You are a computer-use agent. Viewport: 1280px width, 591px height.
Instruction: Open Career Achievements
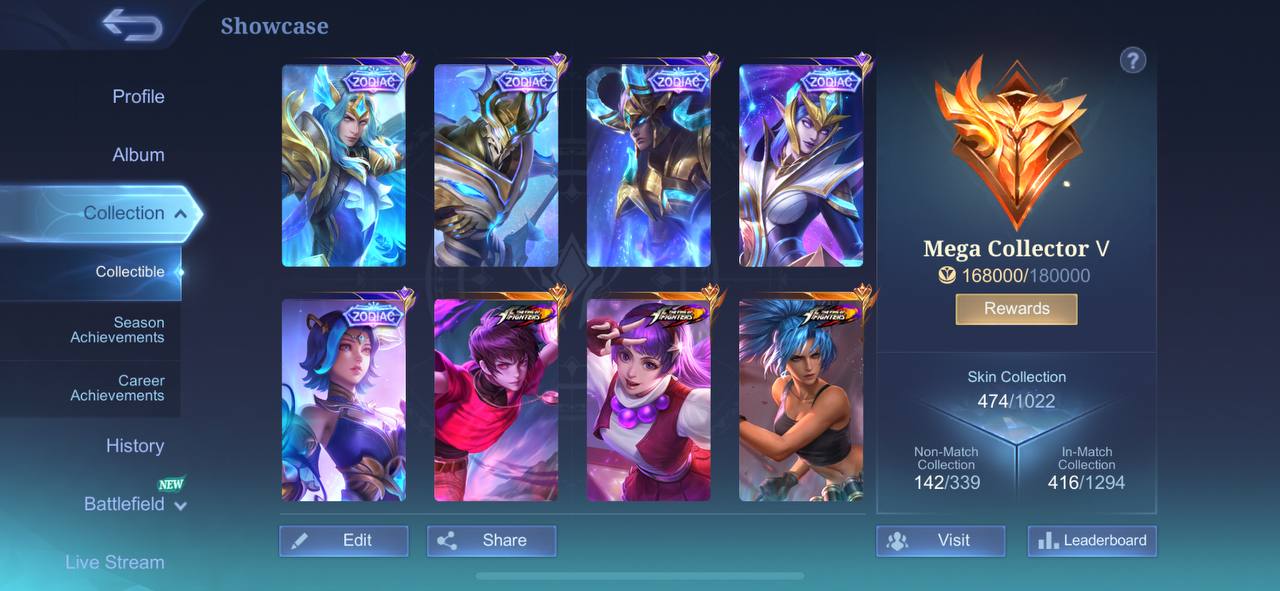[x=118, y=388]
